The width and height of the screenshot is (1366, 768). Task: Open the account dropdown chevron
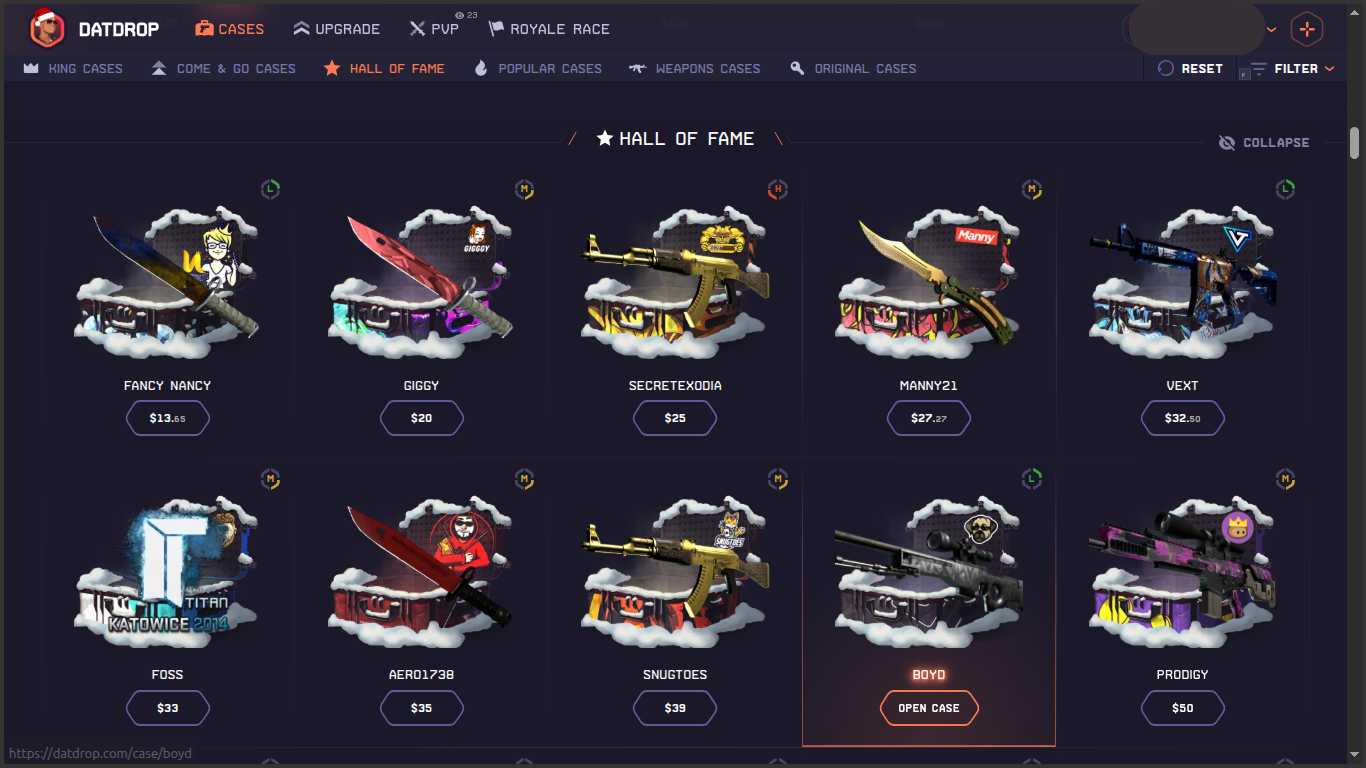point(1272,28)
